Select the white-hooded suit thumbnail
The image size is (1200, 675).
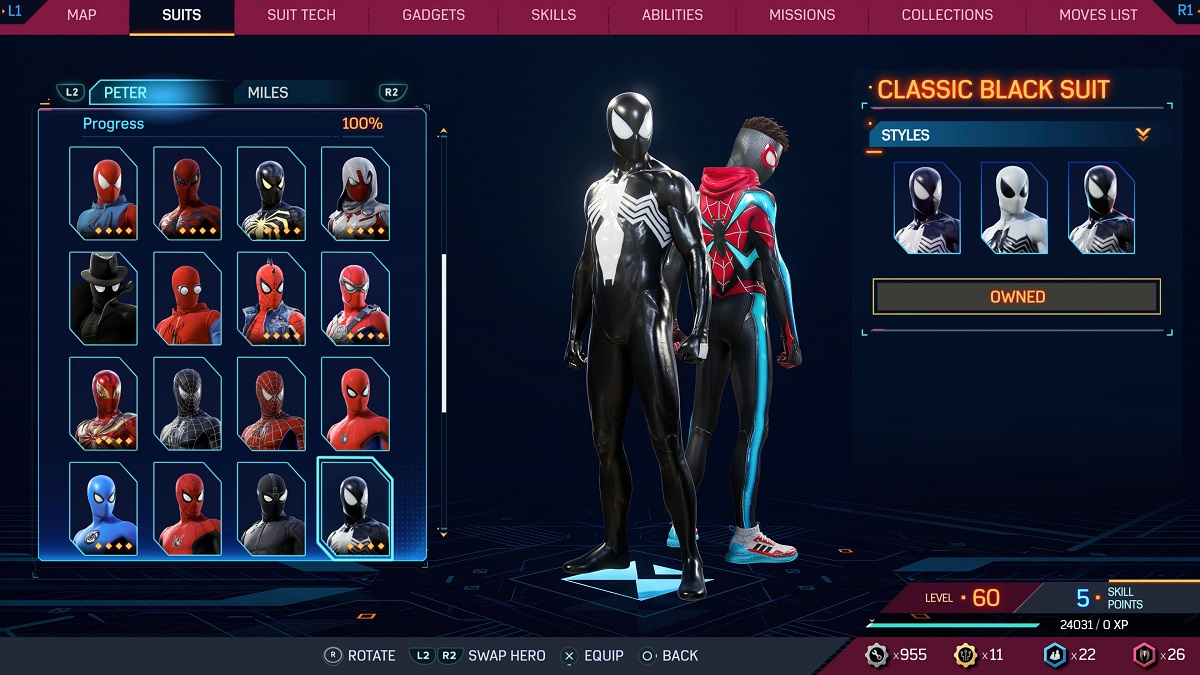[355, 194]
